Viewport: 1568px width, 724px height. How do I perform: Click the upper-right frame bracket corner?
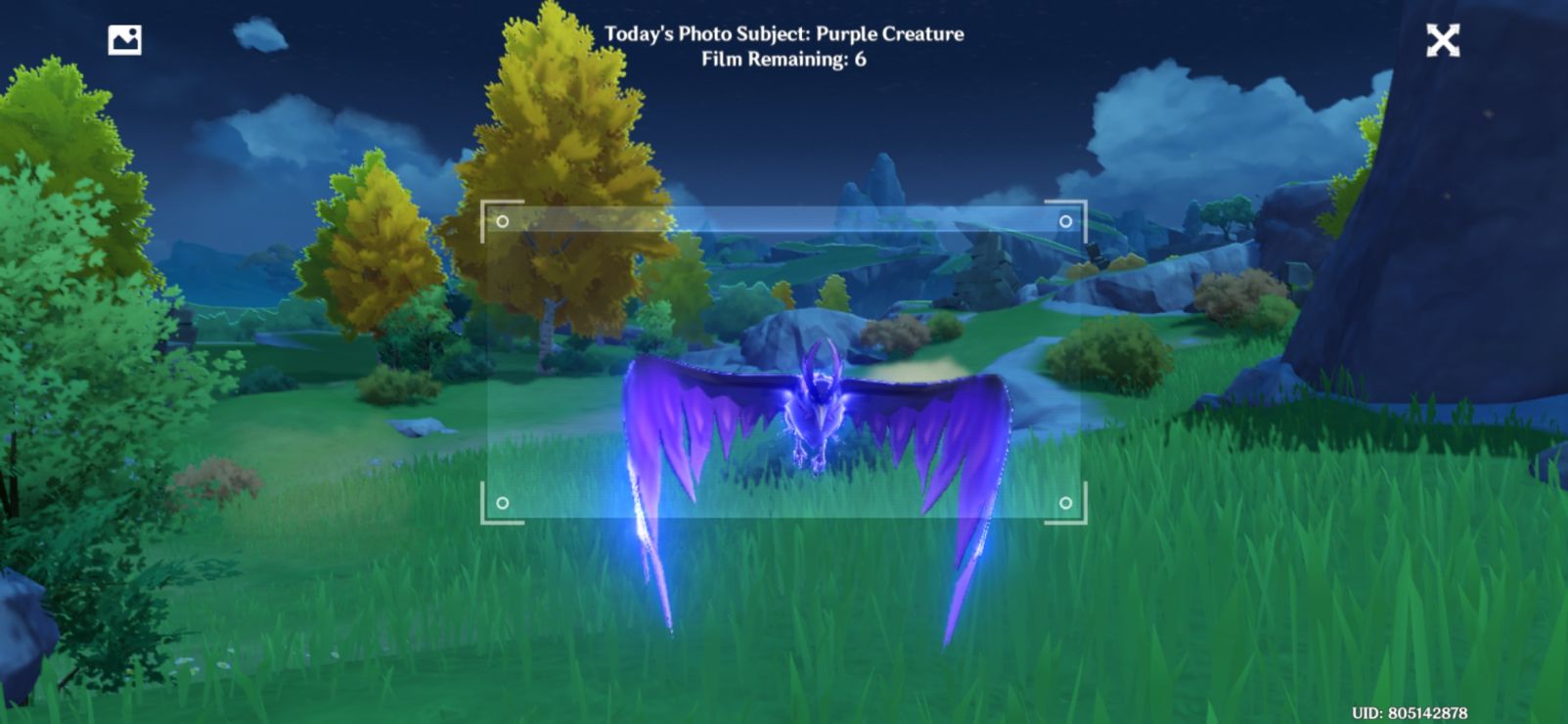(x=1084, y=204)
